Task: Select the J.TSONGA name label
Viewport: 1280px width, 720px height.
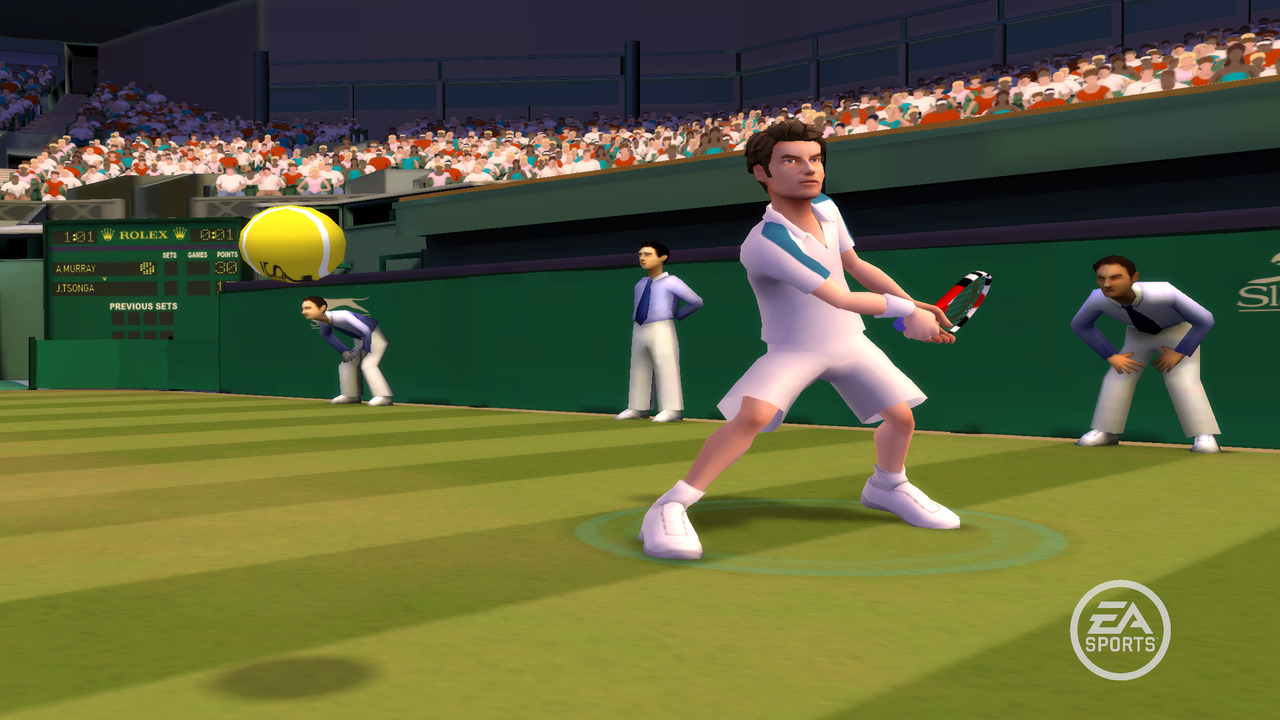Action: point(75,288)
